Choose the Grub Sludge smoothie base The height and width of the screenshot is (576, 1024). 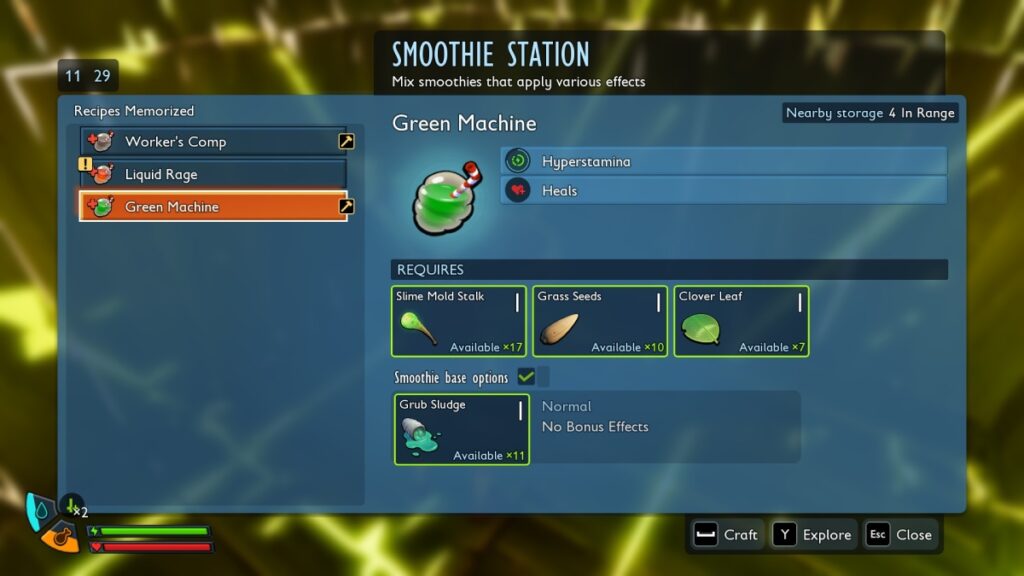[x=462, y=429]
